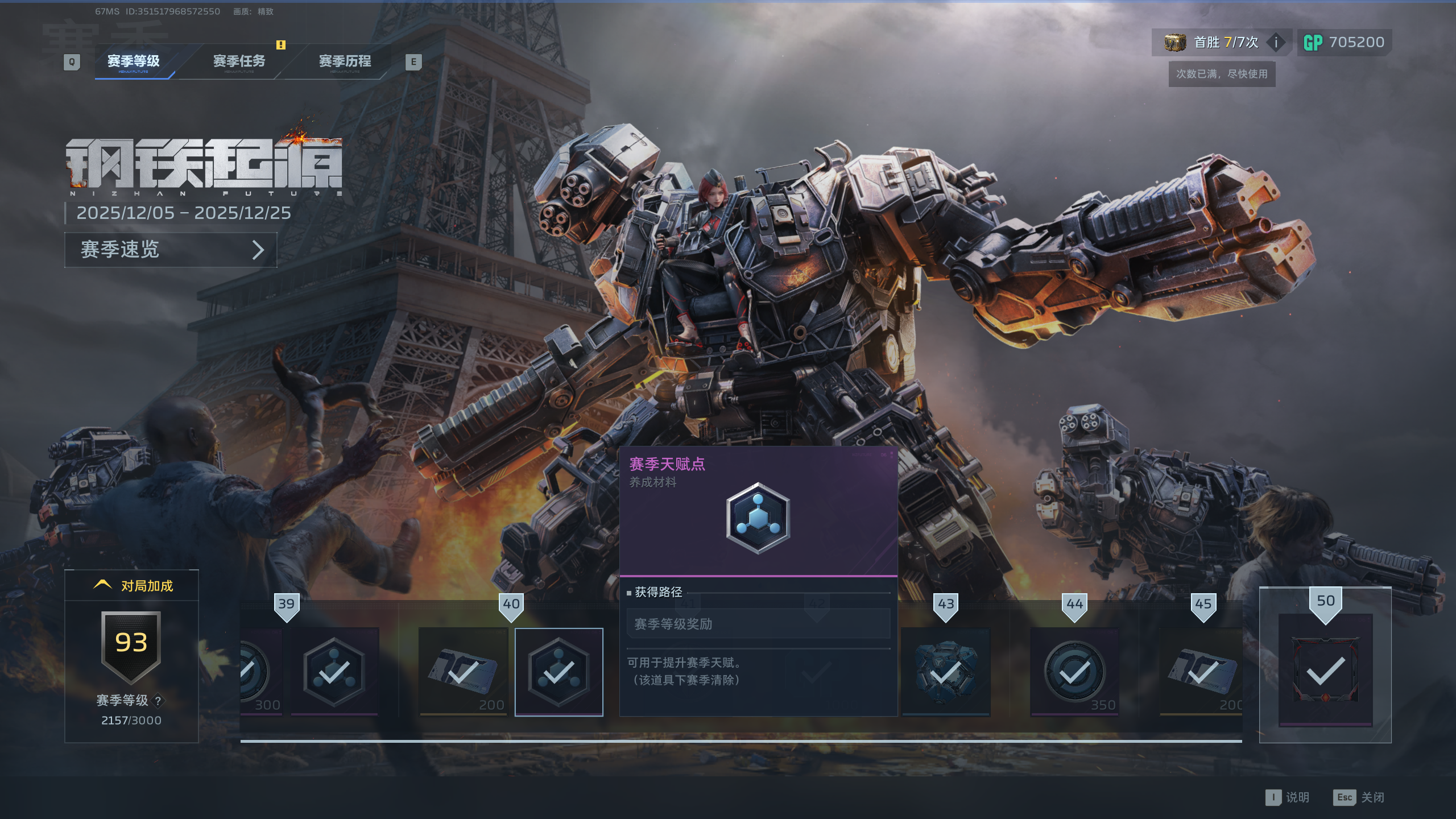Image resolution: width=1456 pixels, height=819 pixels.
Task: Choose the level 40 ticket reward worth 200
Action: [x=463, y=672]
